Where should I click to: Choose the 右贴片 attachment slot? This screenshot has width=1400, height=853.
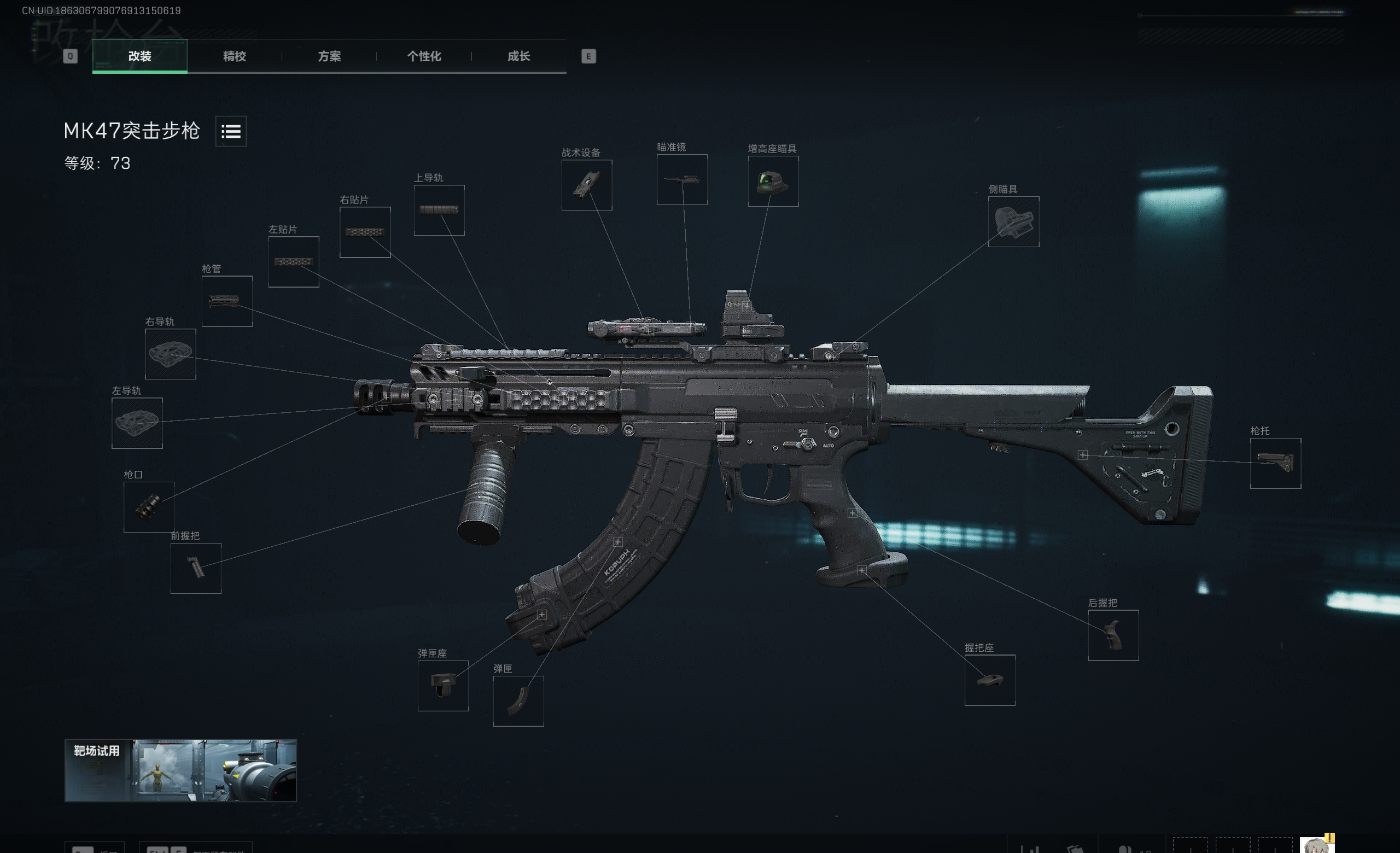pos(365,232)
